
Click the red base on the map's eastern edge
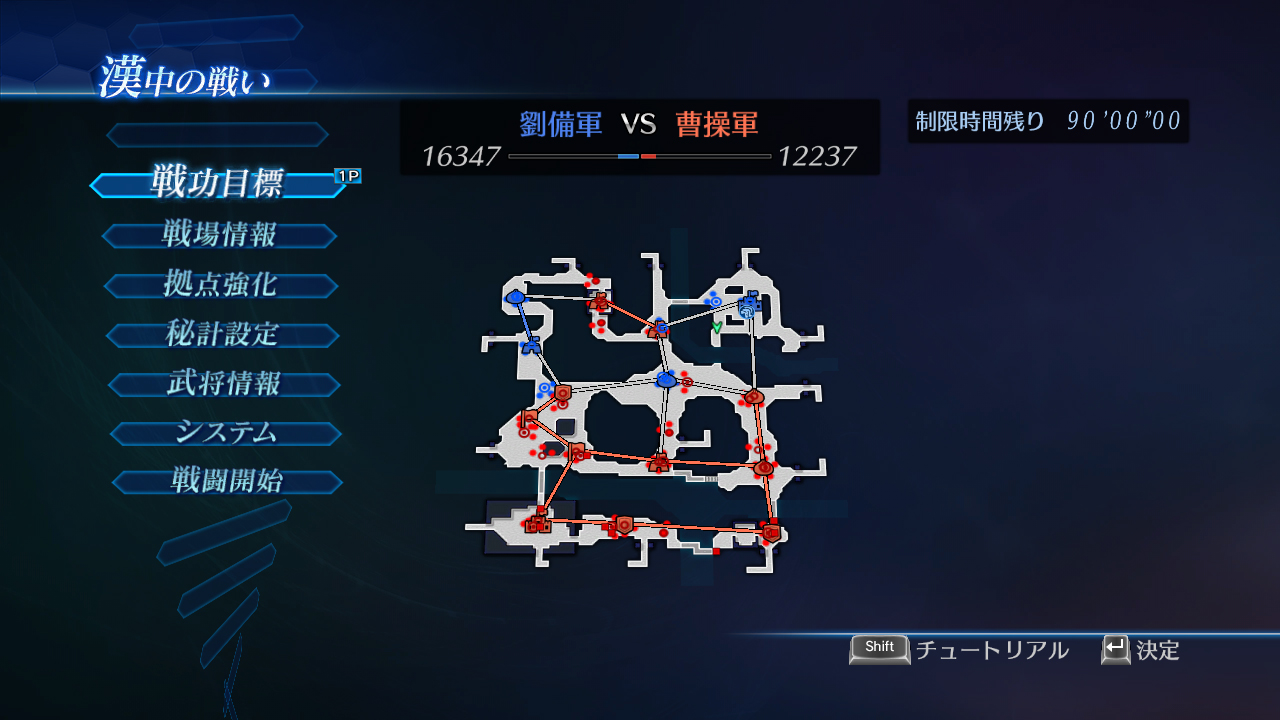pyautogui.click(x=754, y=397)
